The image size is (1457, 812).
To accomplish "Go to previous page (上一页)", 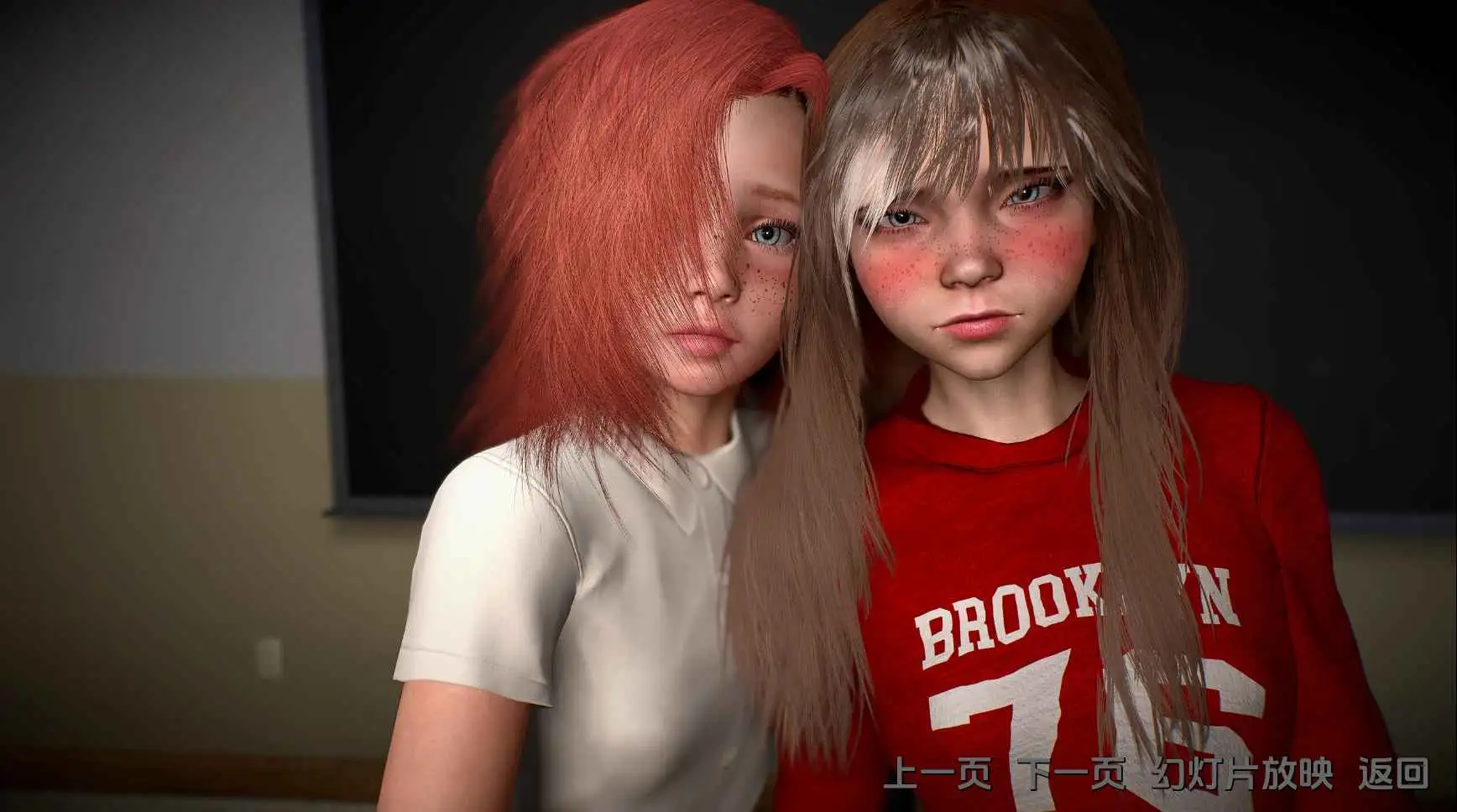I will tap(937, 773).
